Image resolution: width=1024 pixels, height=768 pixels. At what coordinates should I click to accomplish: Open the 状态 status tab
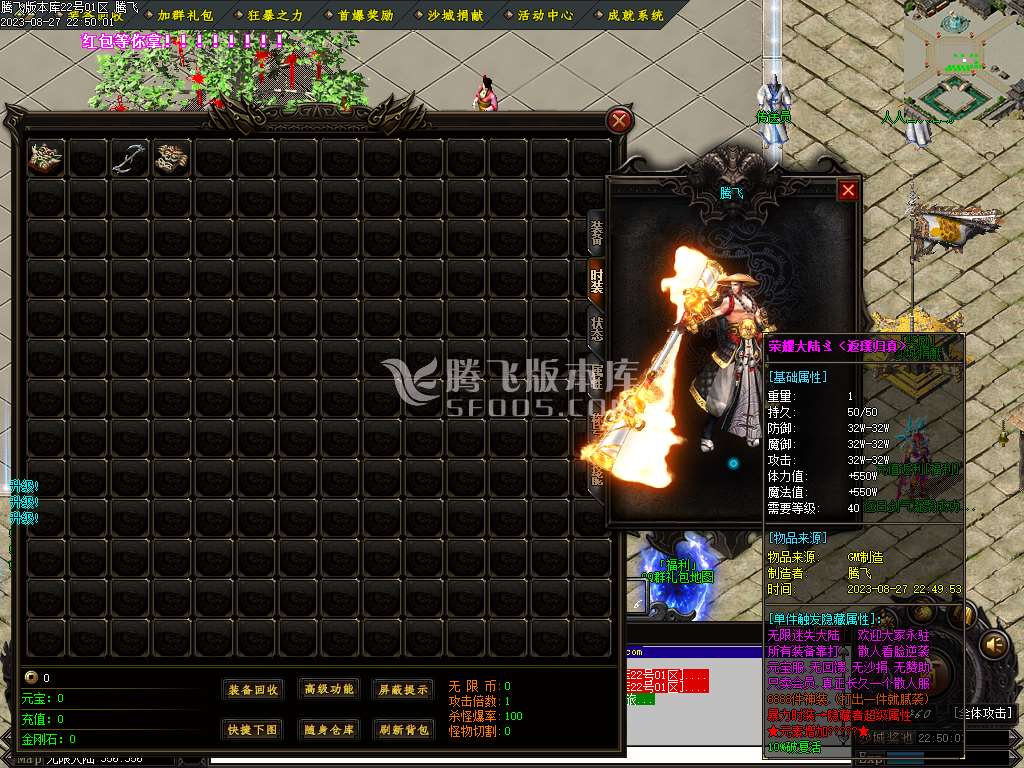[596, 329]
